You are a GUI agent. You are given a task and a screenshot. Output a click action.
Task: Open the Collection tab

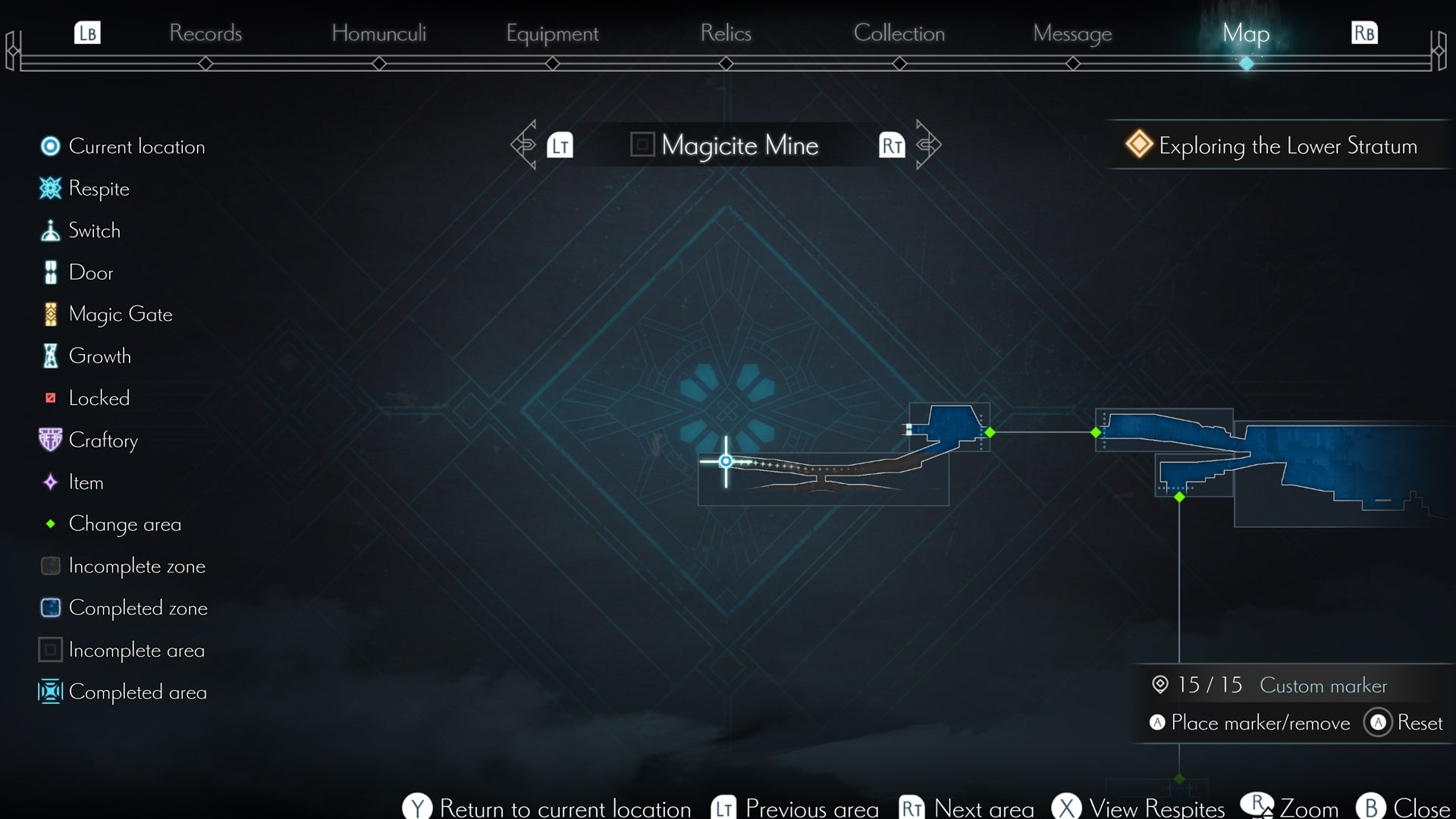899,33
